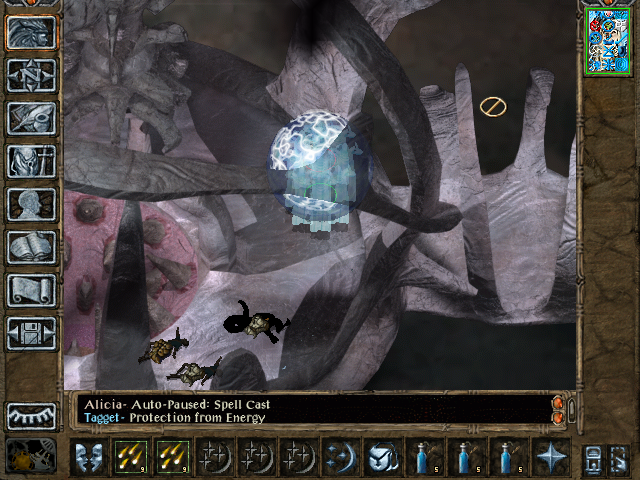Image resolution: width=640 pixels, height=480 pixels.
Task: Open options via floppy disk icon
Action: pos(31,333)
